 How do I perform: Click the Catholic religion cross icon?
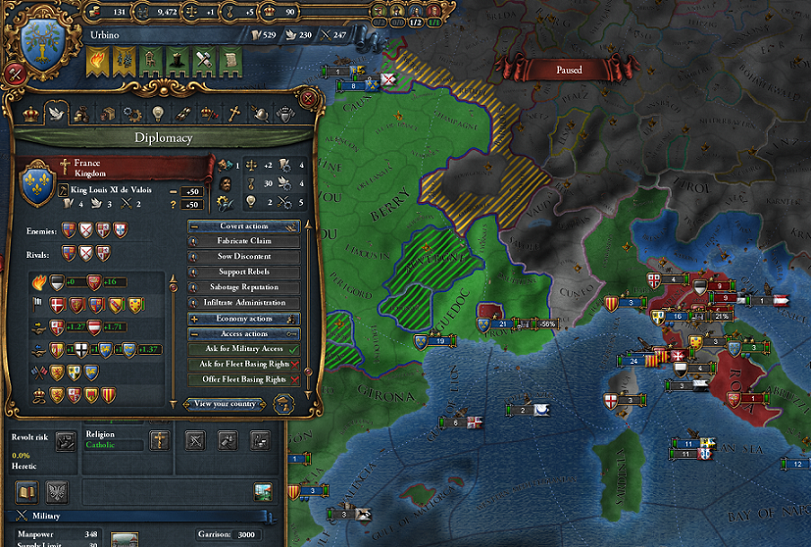click(158, 439)
